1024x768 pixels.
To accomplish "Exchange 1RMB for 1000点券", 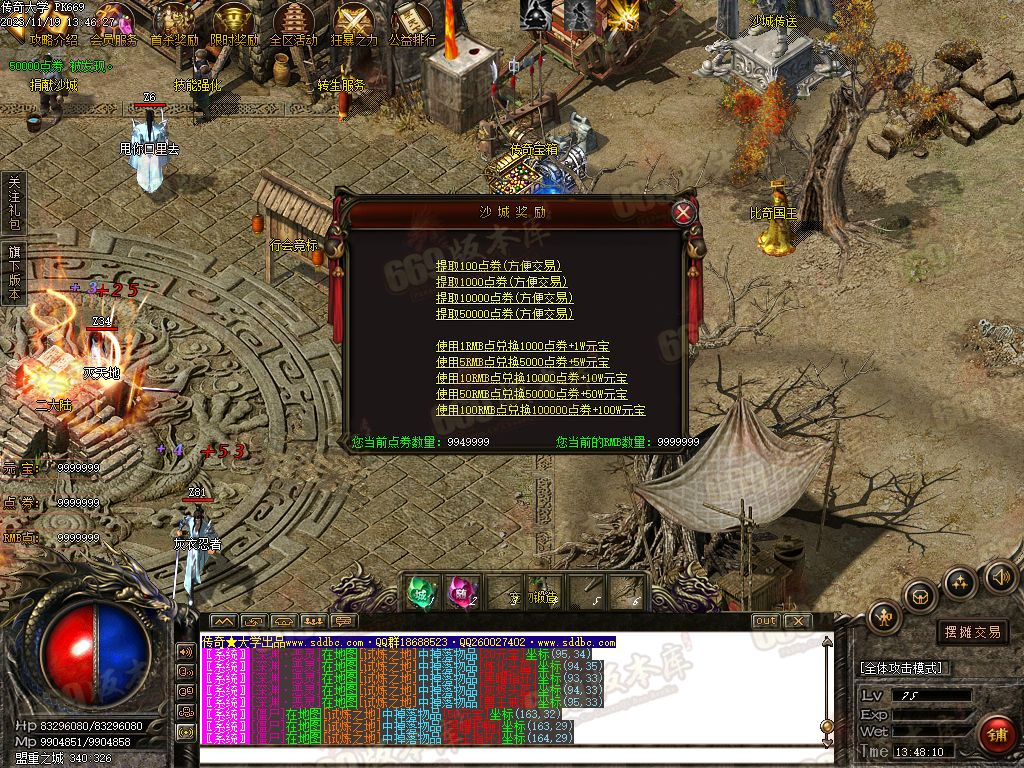I will coord(522,346).
